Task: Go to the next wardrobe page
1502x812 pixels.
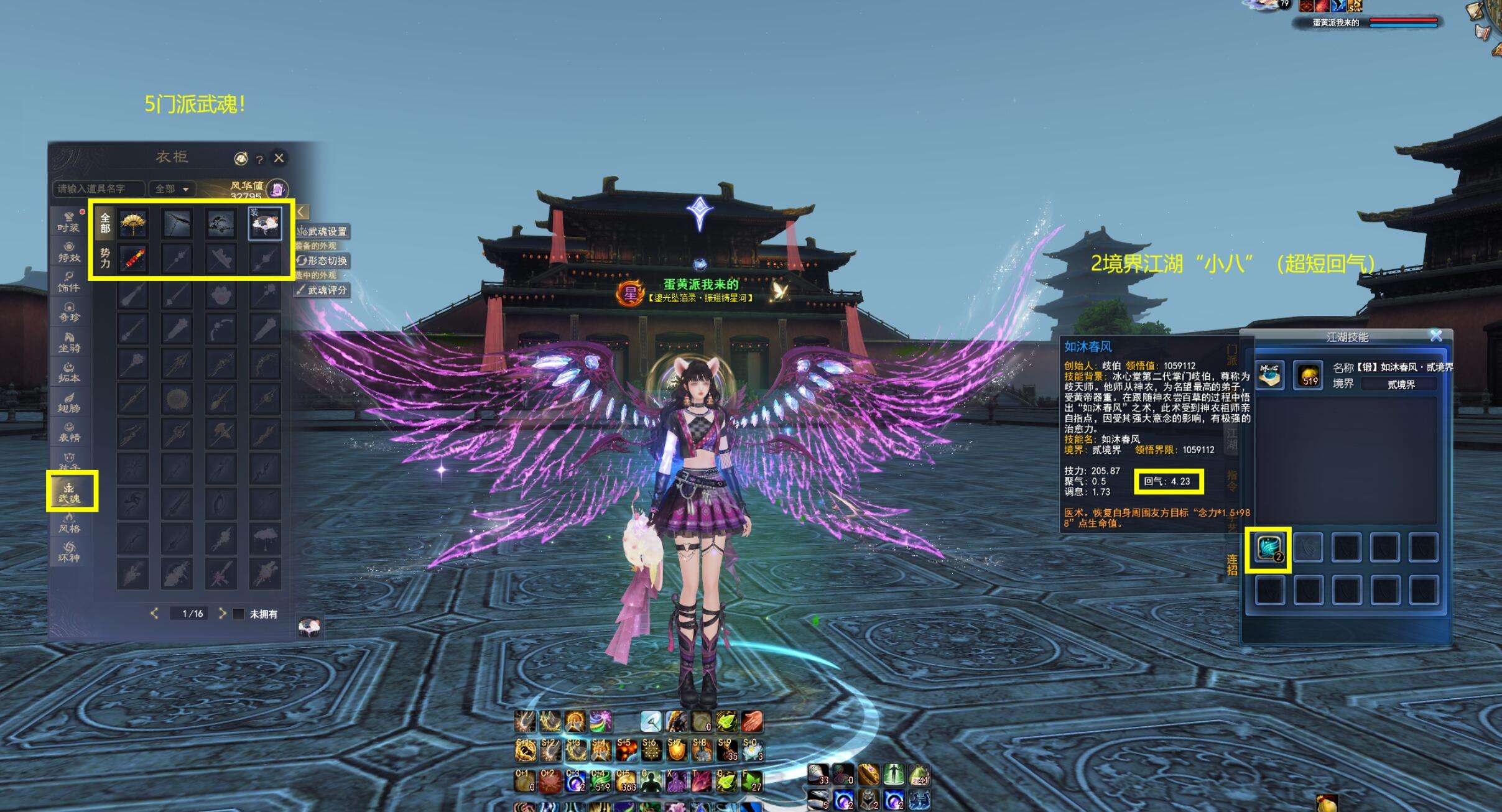Action: click(x=222, y=614)
